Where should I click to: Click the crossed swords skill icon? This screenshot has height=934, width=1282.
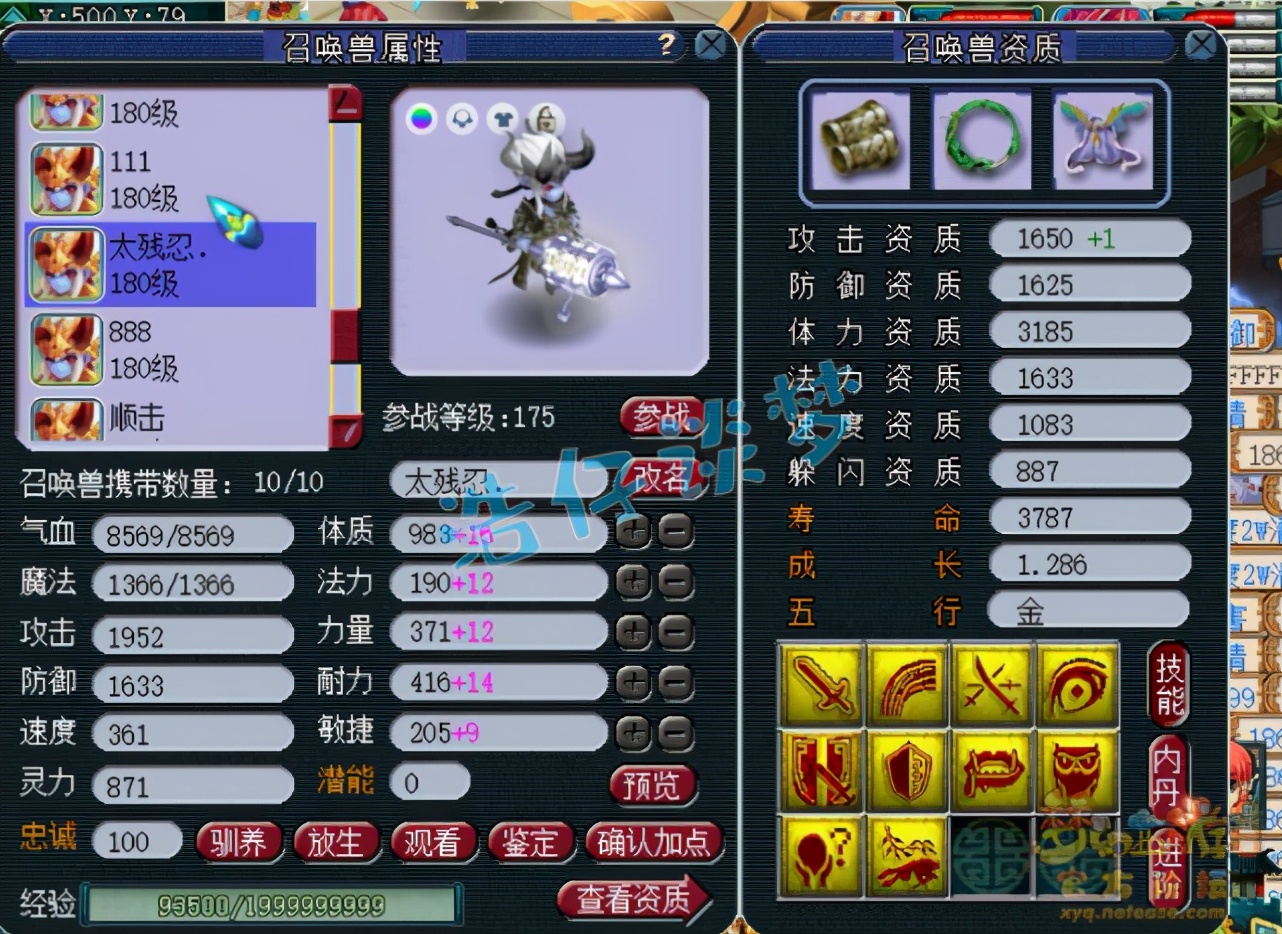pyautogui.click(x=993, y=685)
